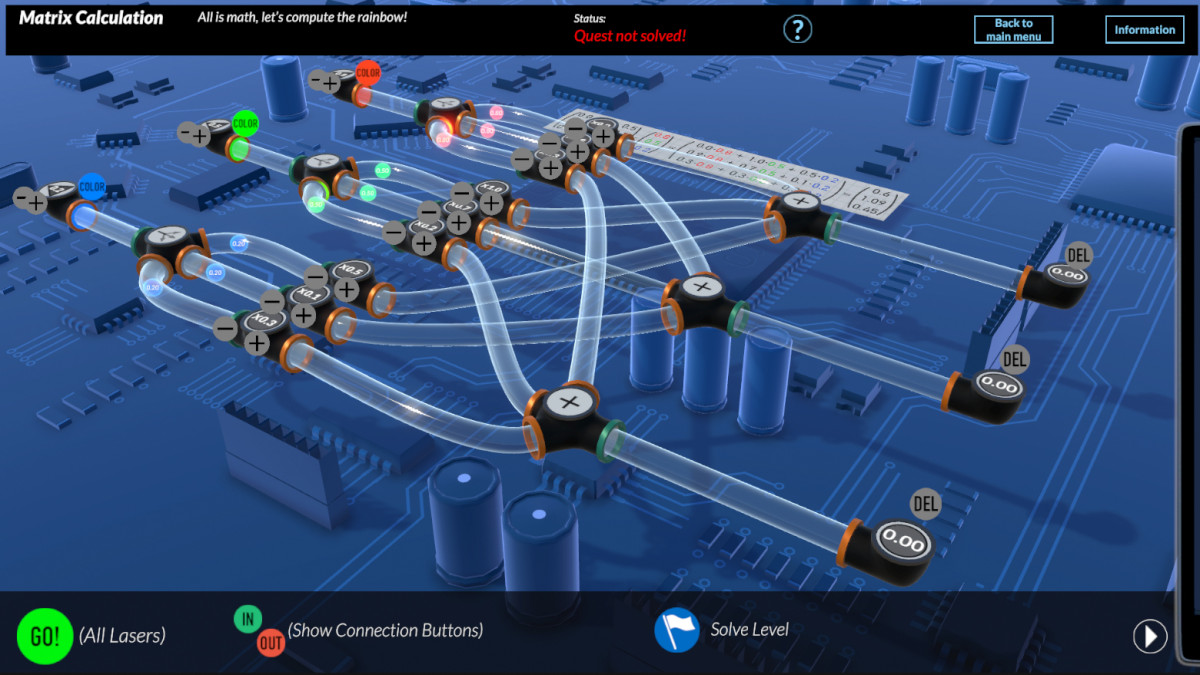The width and height of the screenshot is (1200, 675).
Task: Decrease the x0.1 multiplier with its minus
Action: click(271, 300)
